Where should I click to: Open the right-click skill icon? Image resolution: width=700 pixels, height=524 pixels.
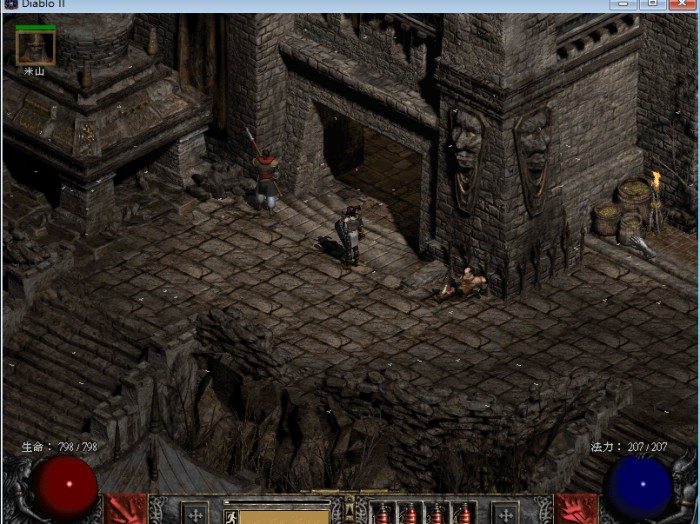click(x=574, y=509)
